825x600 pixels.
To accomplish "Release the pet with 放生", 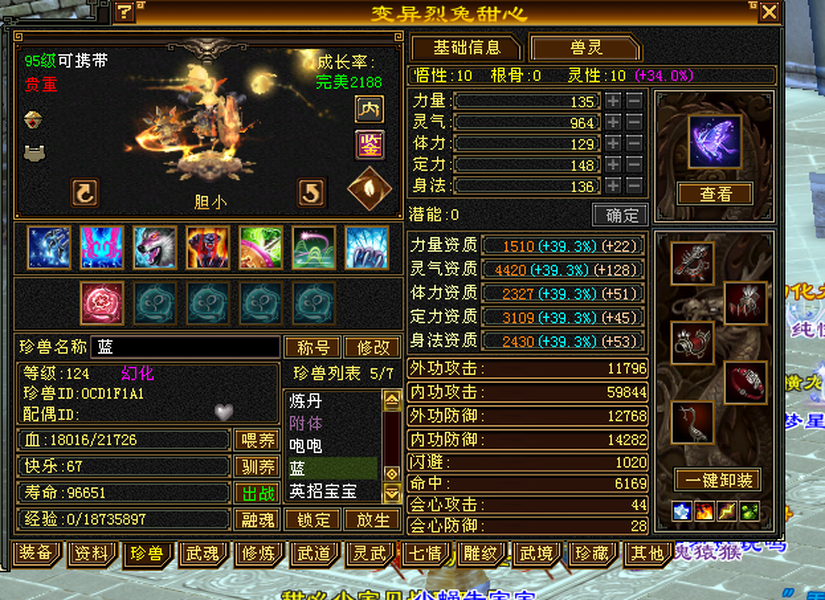I will point(372,520).
